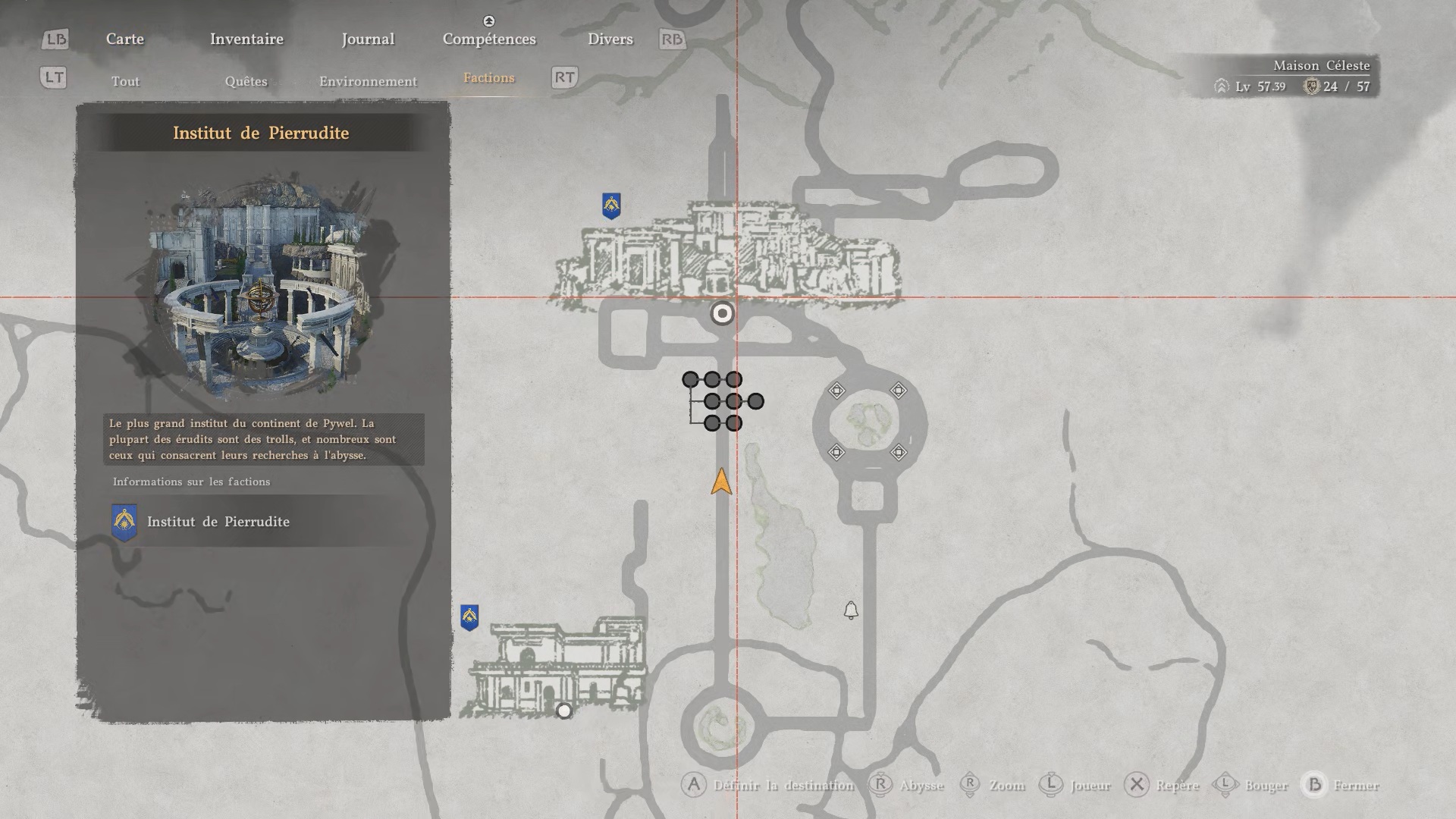Screen dimensions: 1456x819
Task: Show the Tout map filter
Action: coord(125,81)
